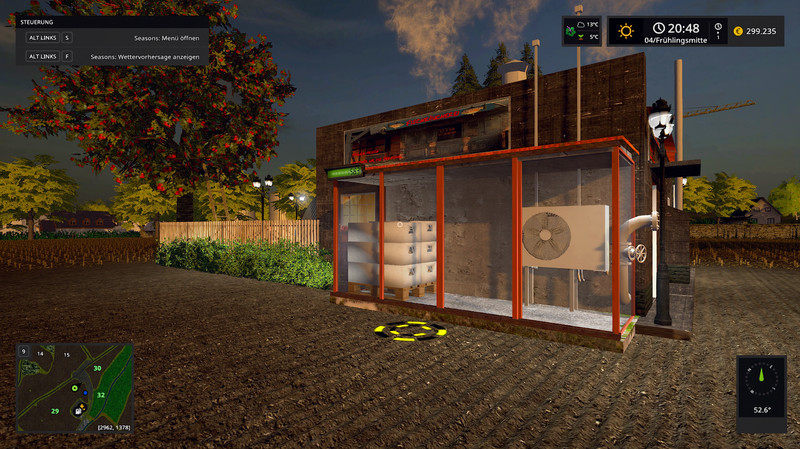Select field 32 on the minimap

point(101,395)
